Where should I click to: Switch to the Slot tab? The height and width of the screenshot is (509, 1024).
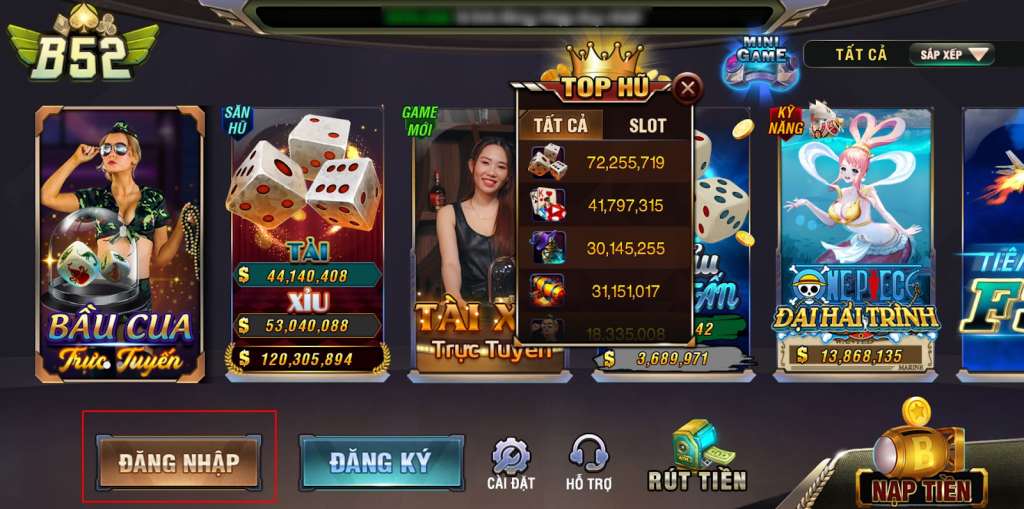coord(647,125)
